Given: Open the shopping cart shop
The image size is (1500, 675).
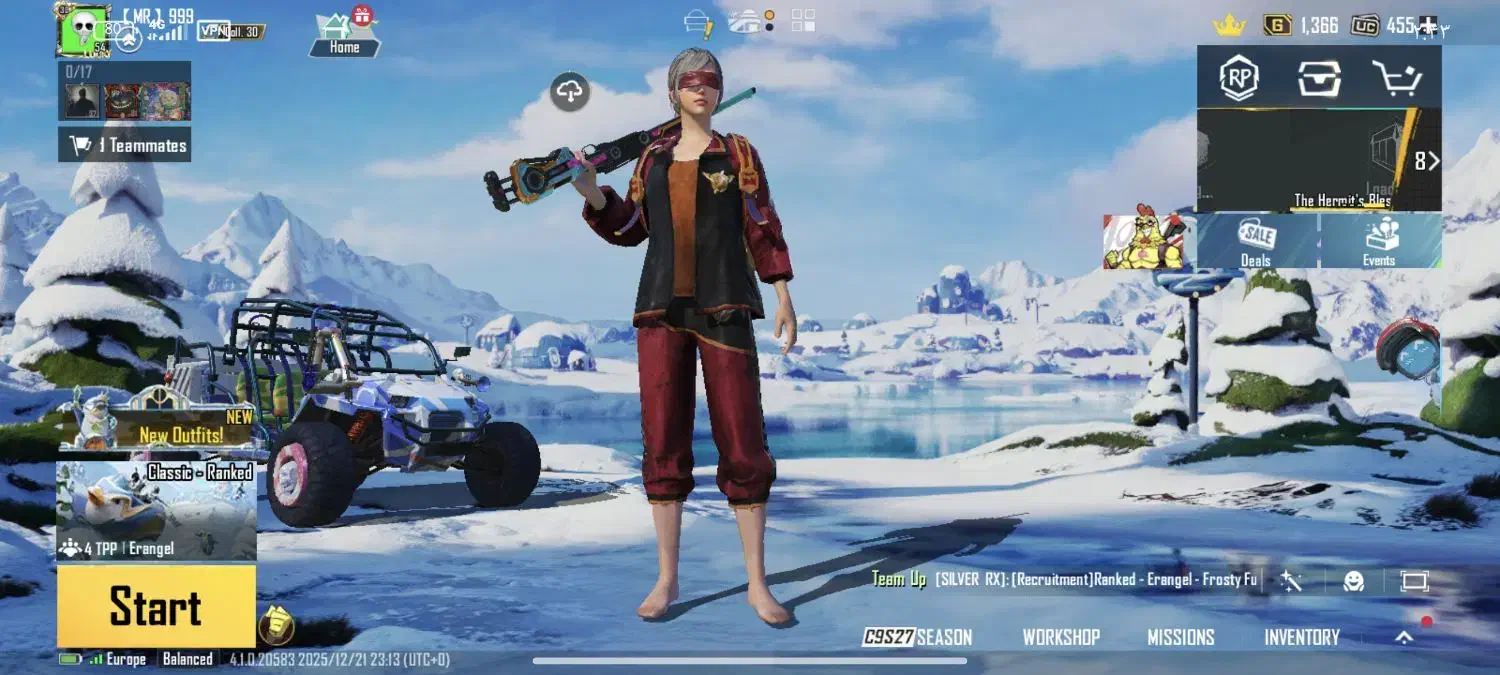Looking at the screenshot, I should [1397, 78].
